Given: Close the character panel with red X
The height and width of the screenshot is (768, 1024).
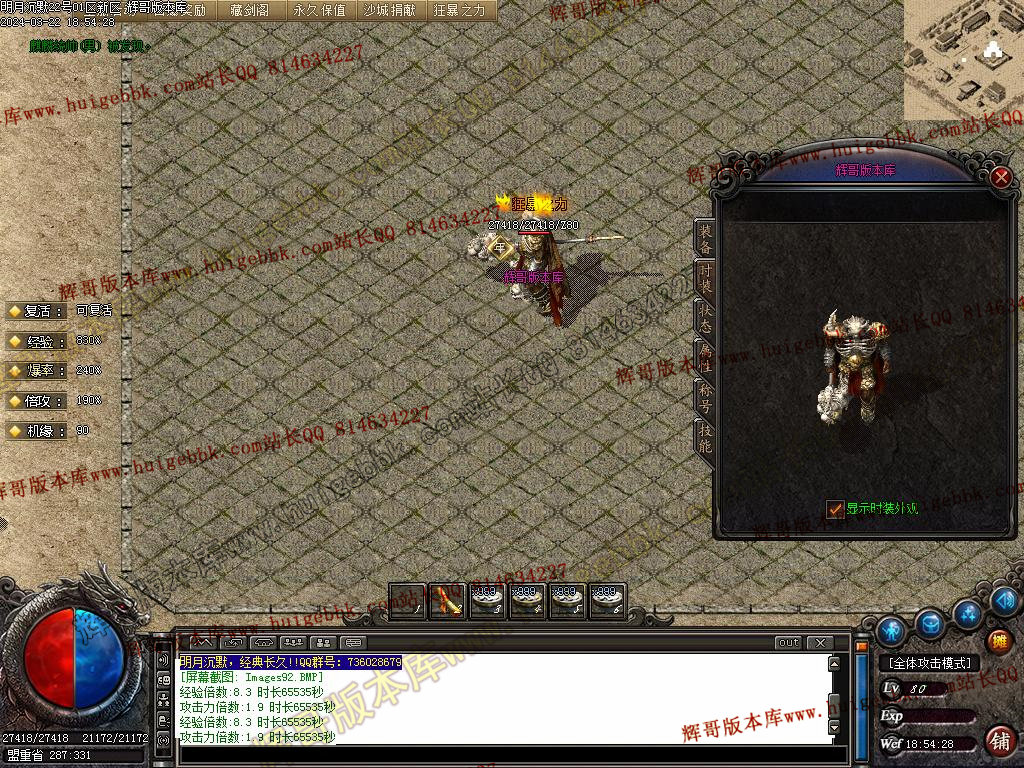Looking at the screenshot, I should tap(1001, 178).
